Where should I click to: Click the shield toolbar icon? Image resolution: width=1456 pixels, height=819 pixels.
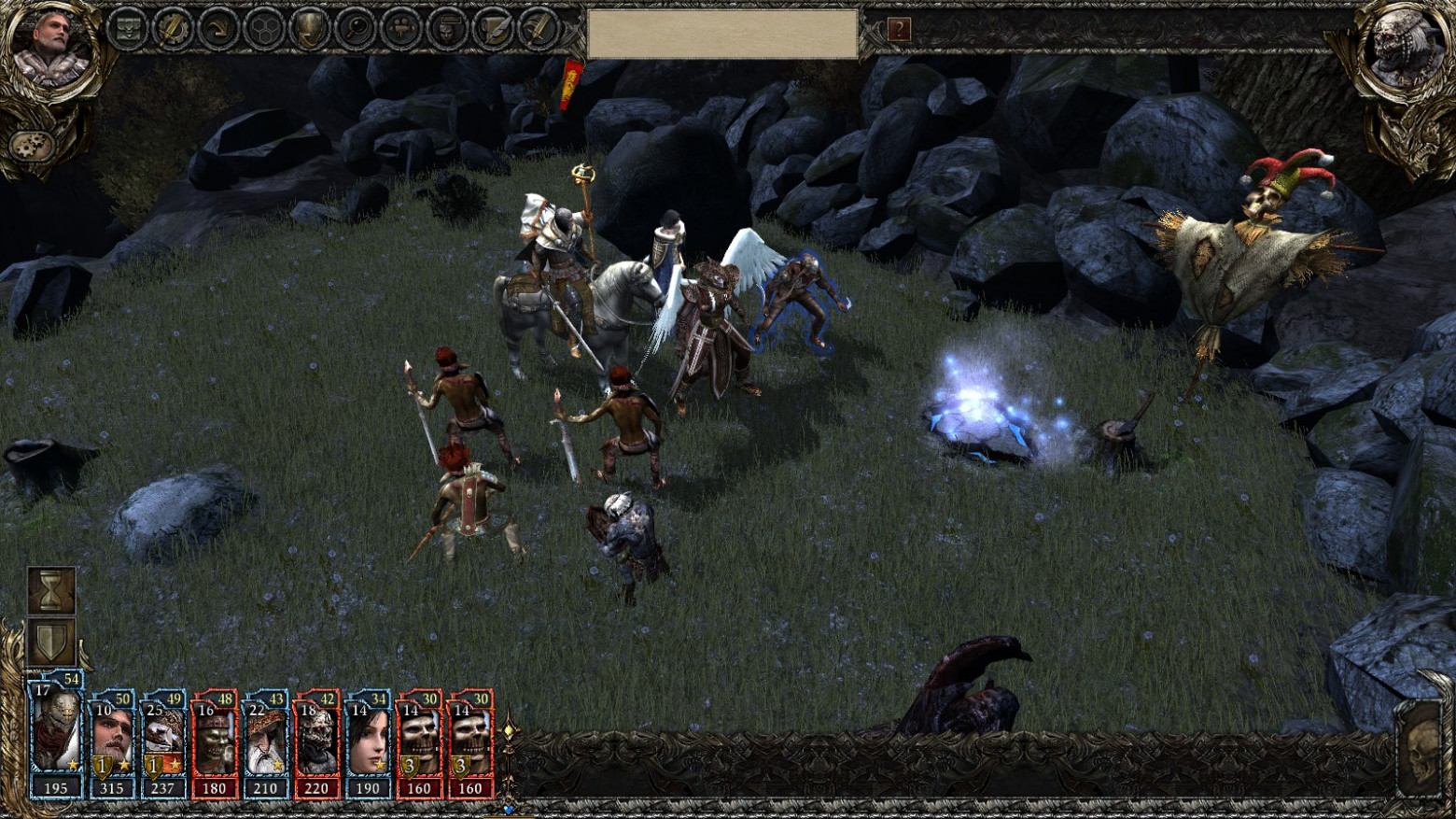tap(311, 29)
